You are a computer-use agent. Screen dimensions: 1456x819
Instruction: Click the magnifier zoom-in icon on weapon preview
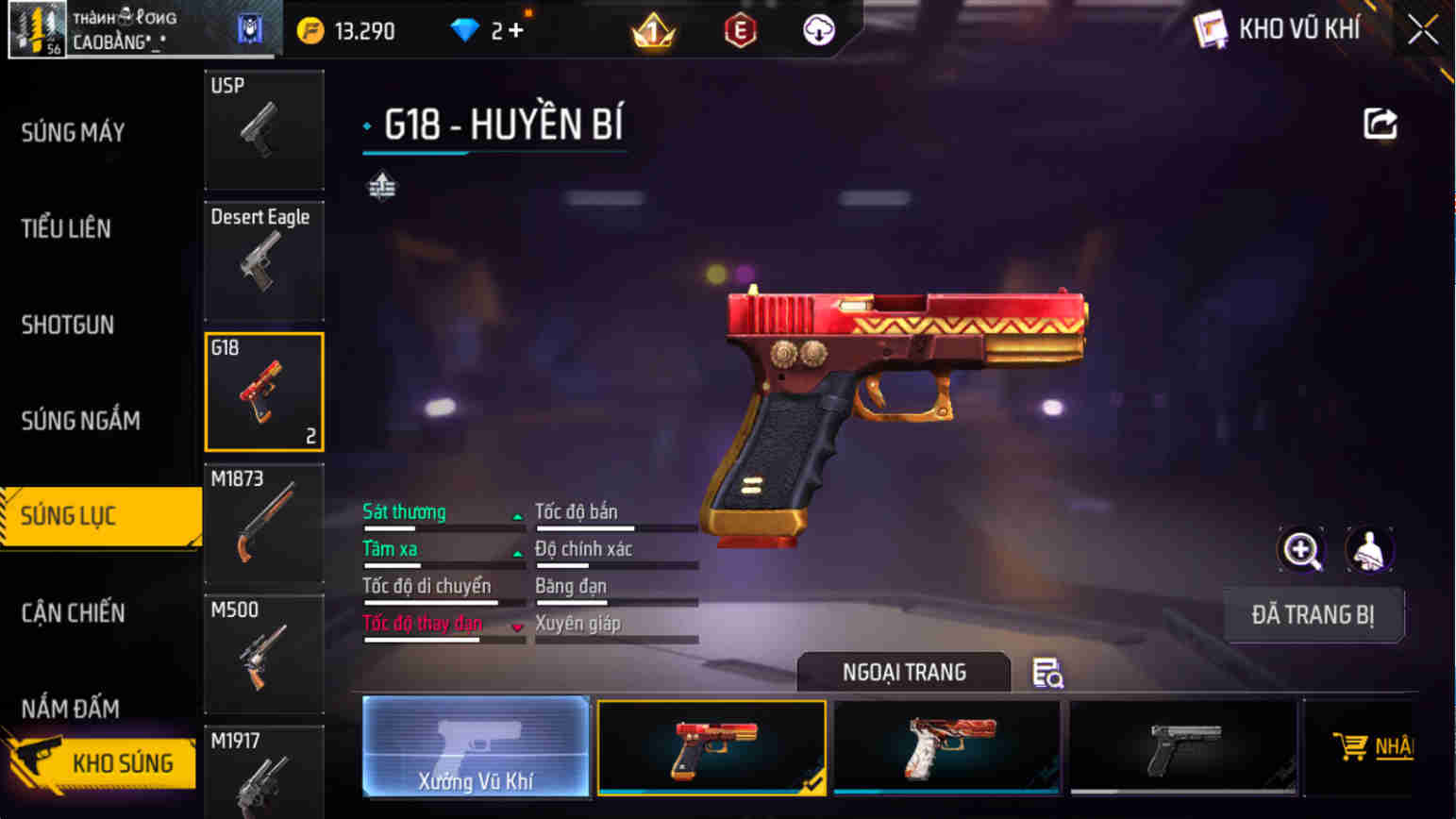click(1300, 550)
